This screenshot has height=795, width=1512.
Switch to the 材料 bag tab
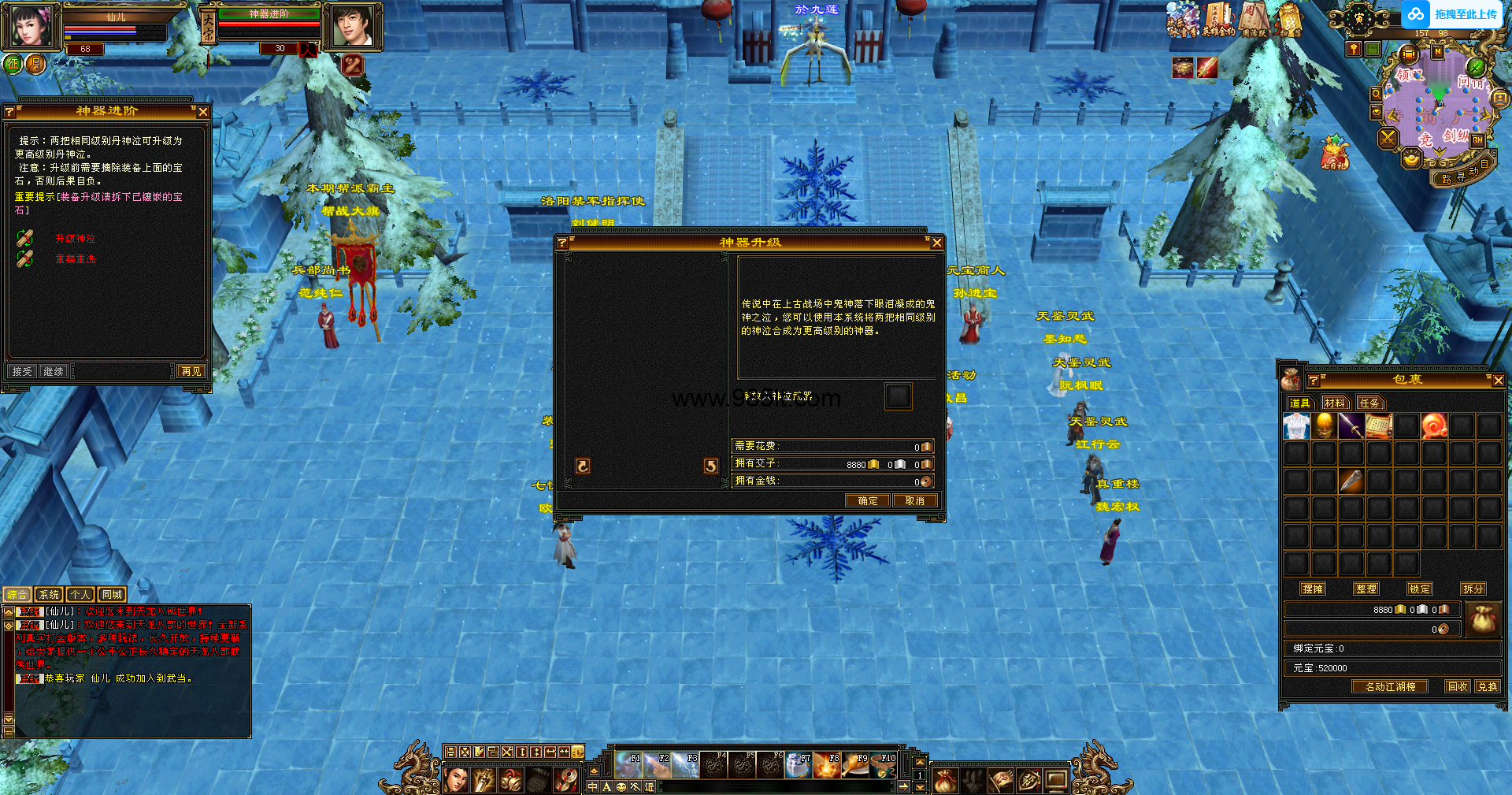1334,403
